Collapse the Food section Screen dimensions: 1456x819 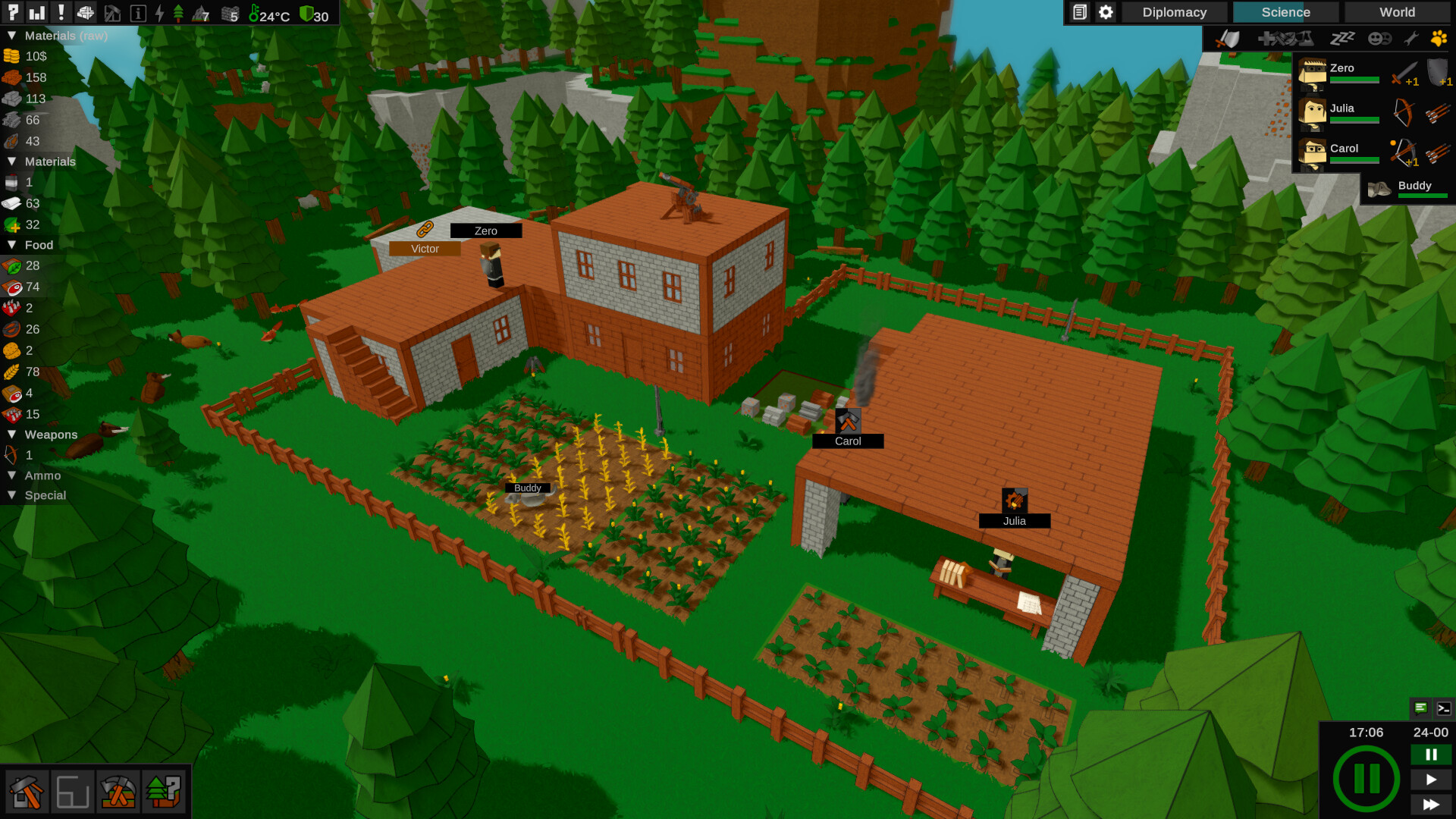point(11,245)
